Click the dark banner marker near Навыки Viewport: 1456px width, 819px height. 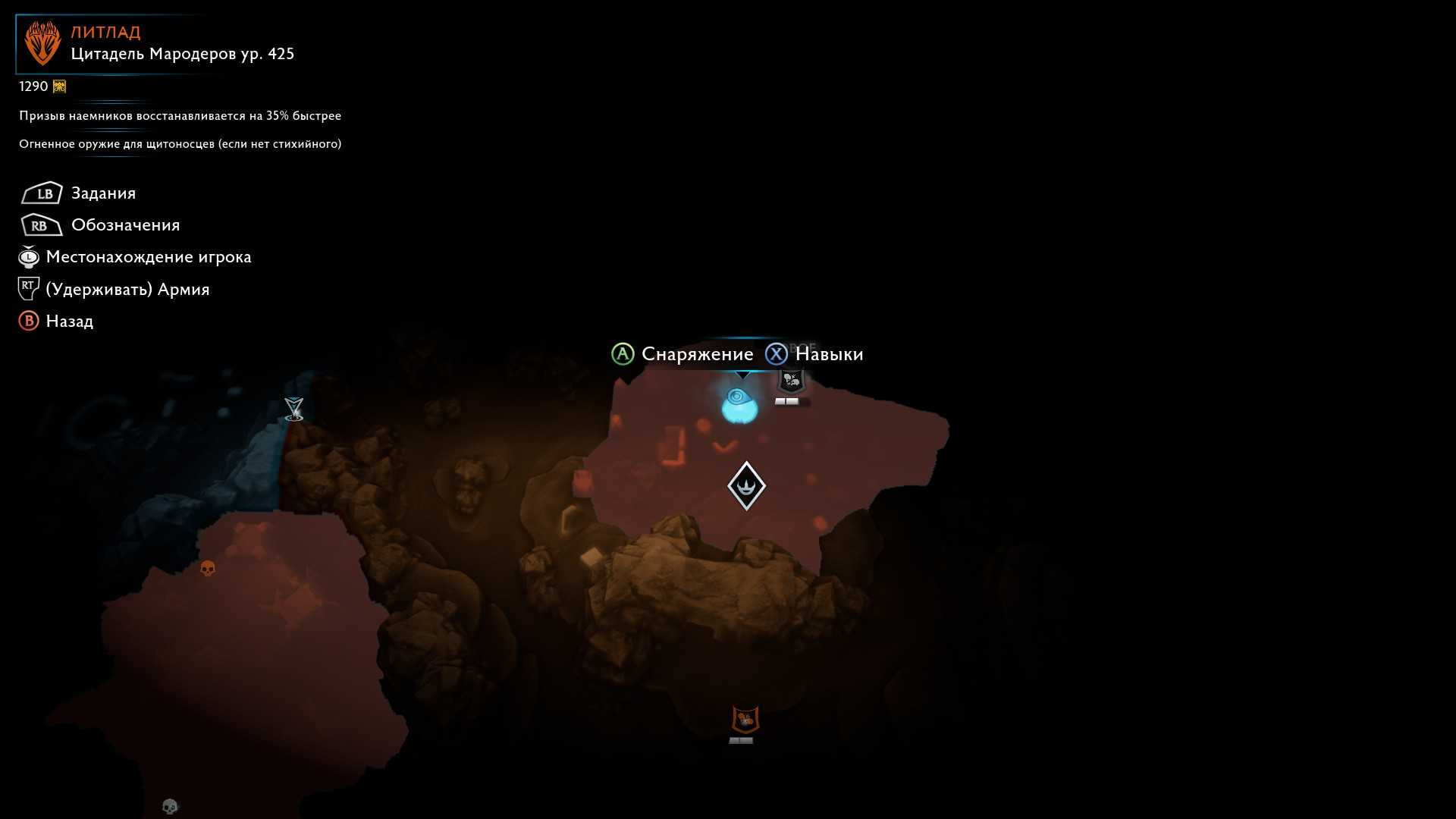coord(792,381)
